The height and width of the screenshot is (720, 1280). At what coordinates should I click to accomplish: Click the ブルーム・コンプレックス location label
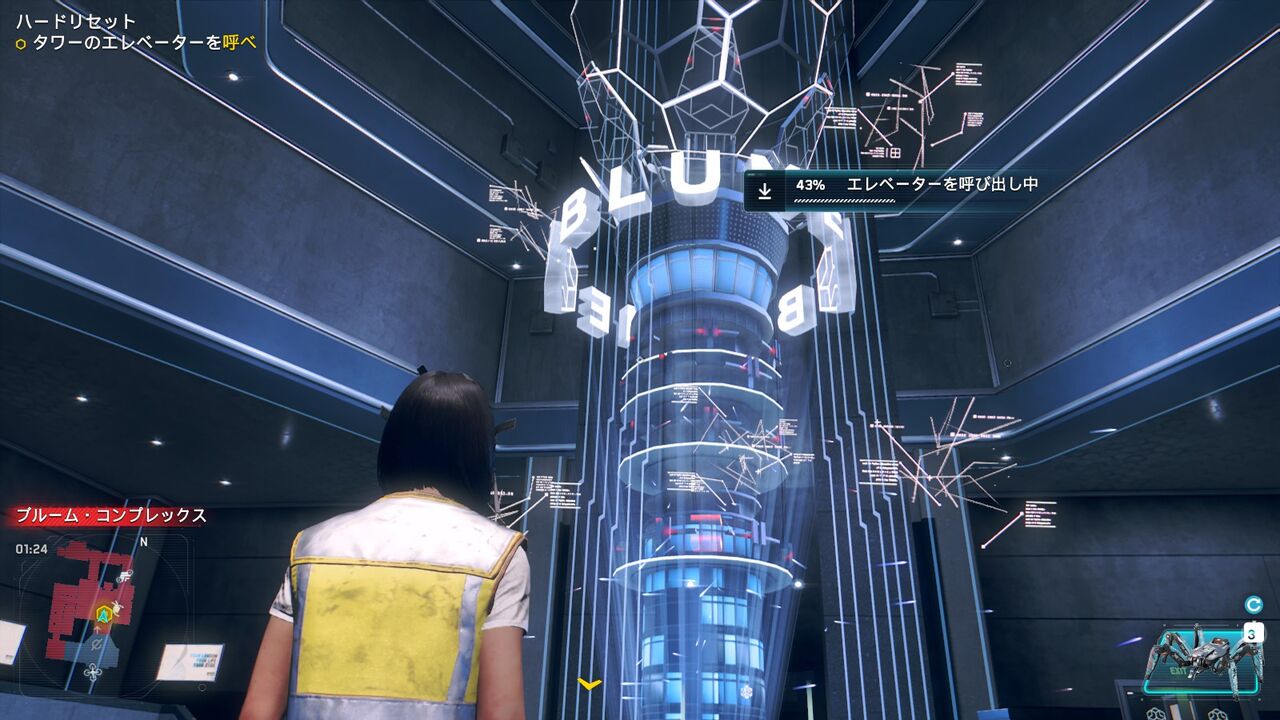tap(108, 516)
